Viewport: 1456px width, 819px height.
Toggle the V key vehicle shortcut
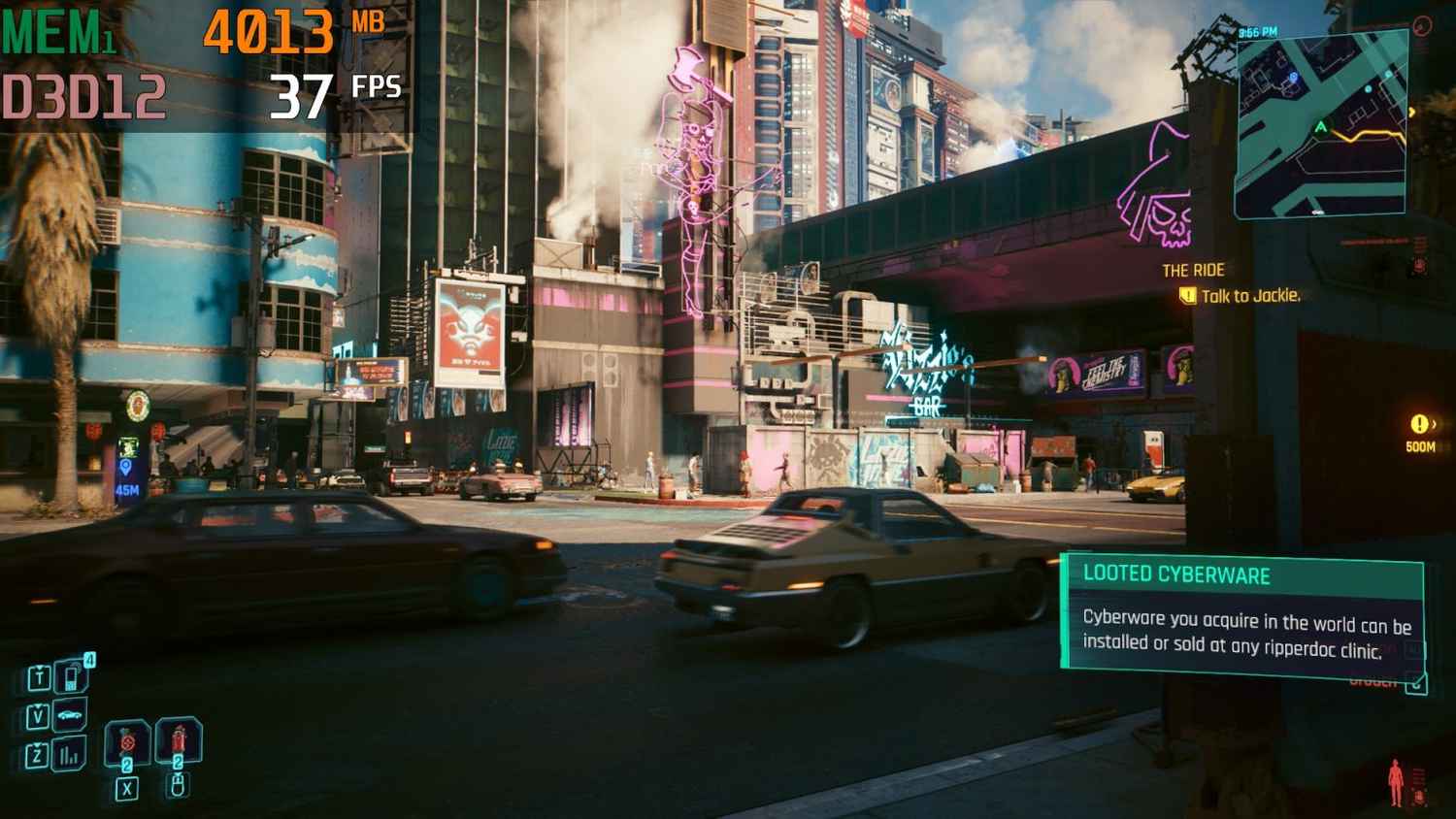click(38, 714)
